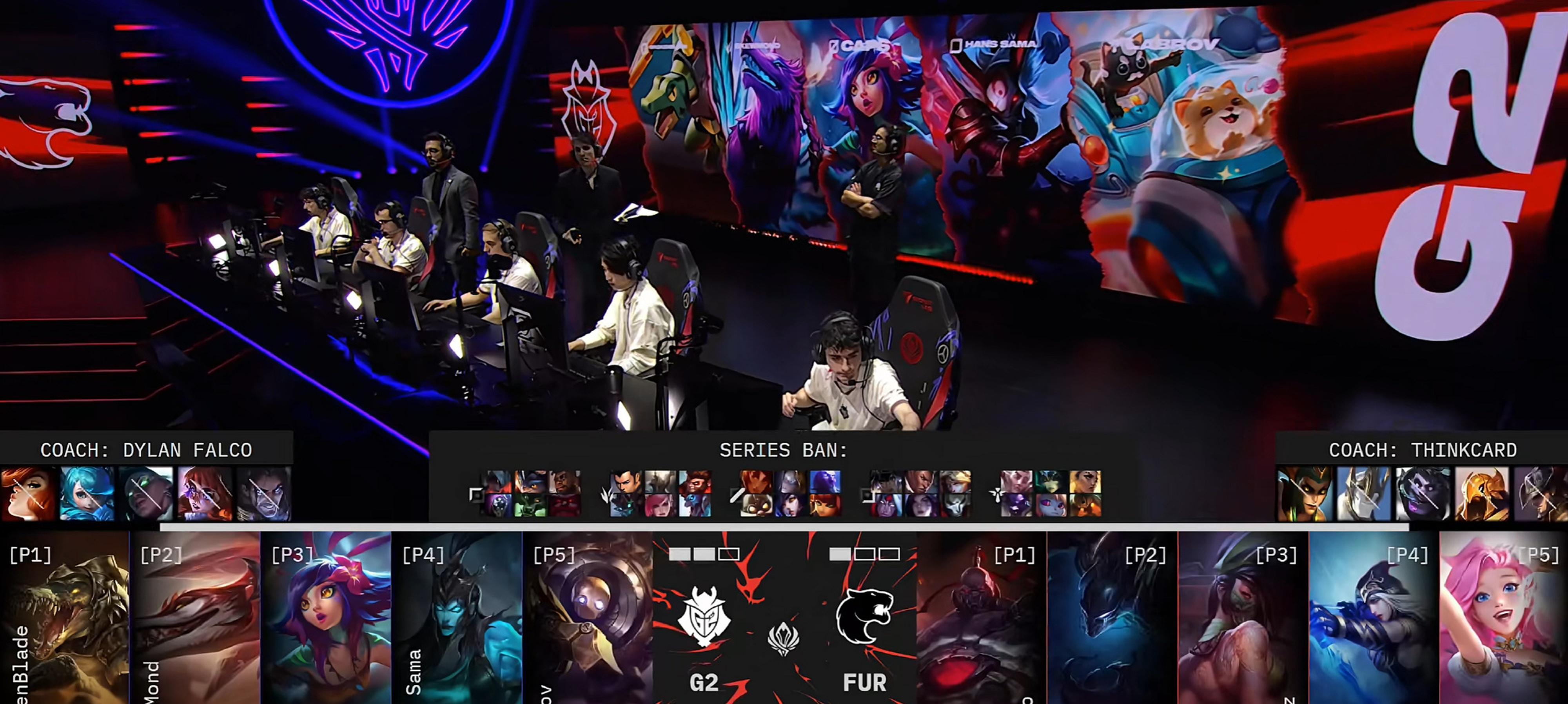Click the FUR panther team logo
Image resolution: width=1568 pixels, height=704 pixels.
pyautogui.click(x=864, y=616)
